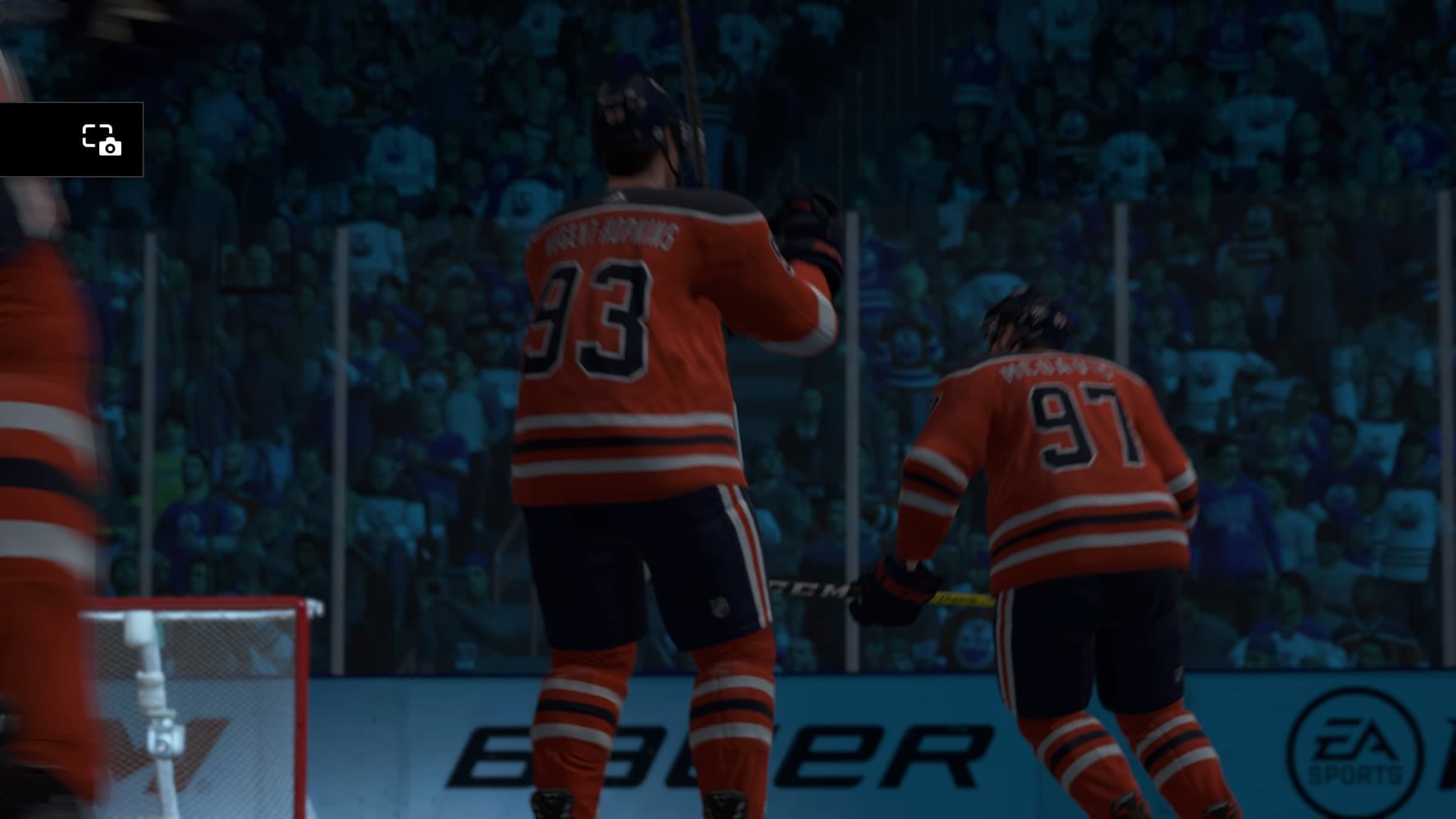Image resolution: width=1456 pixels, height=819 pixels.
Task: Click the screenshot capture notification icon
Action: (x=102, y=140)
